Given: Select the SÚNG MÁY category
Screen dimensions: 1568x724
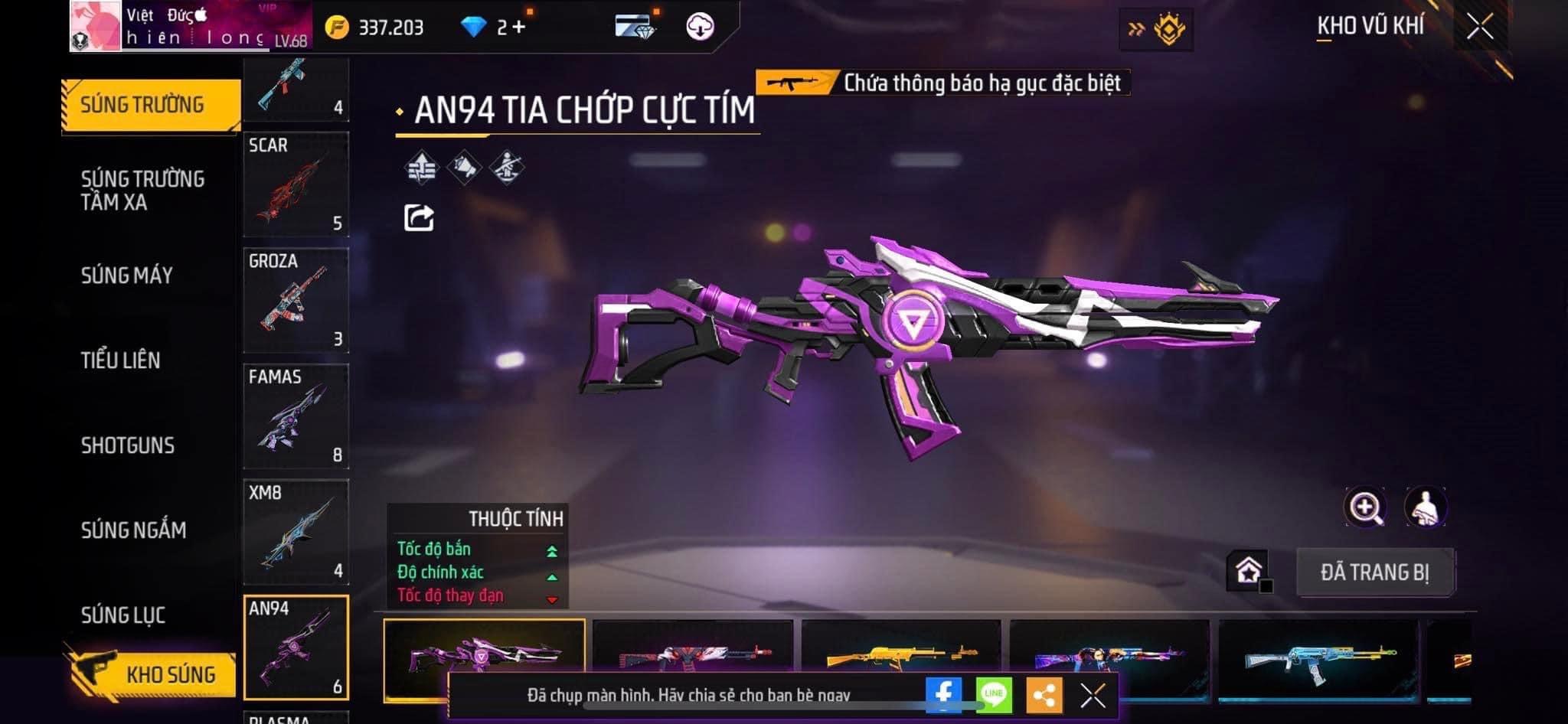Looking at the screenshot, I should [x=127, y=276].
